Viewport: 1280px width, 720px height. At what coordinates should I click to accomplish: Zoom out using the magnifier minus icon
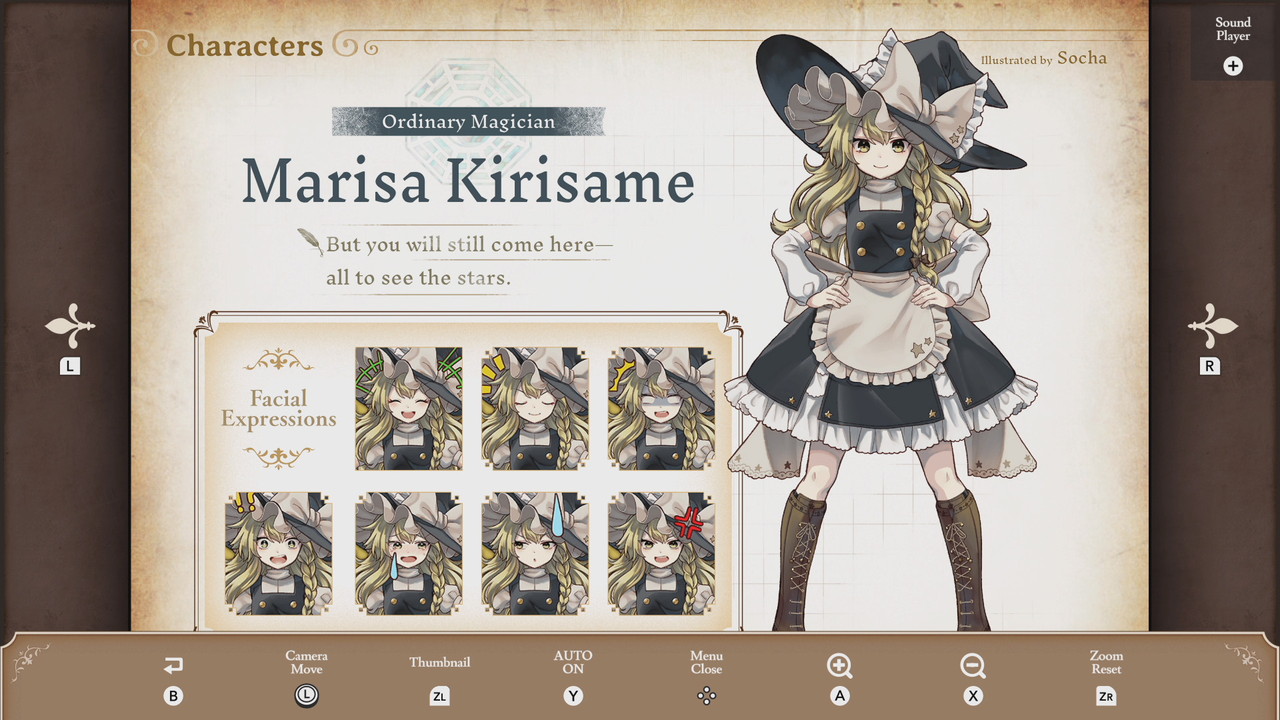pyautogui.click(x=973, y=666)
